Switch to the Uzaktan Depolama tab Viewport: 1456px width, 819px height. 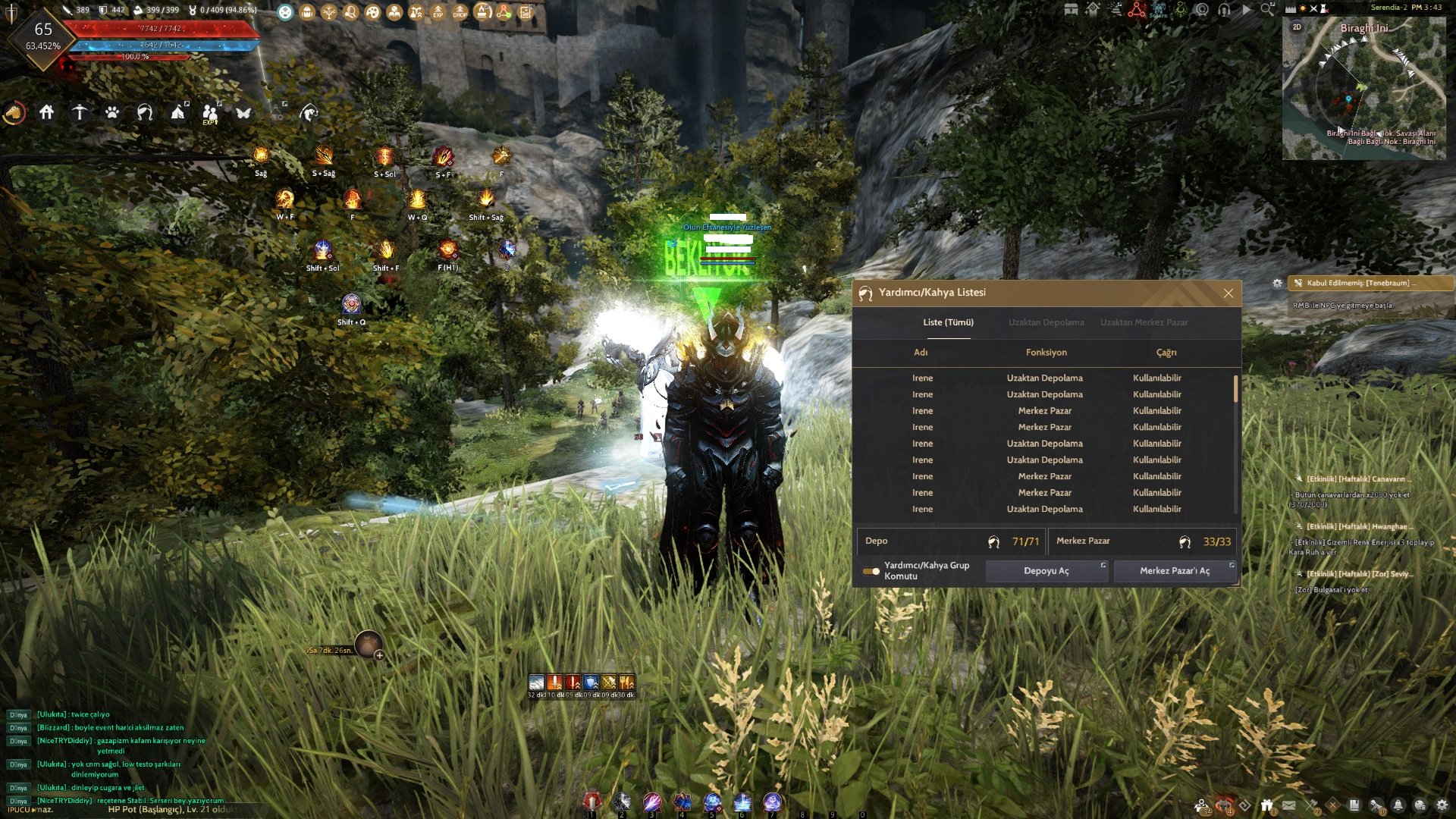[1046, 322]
